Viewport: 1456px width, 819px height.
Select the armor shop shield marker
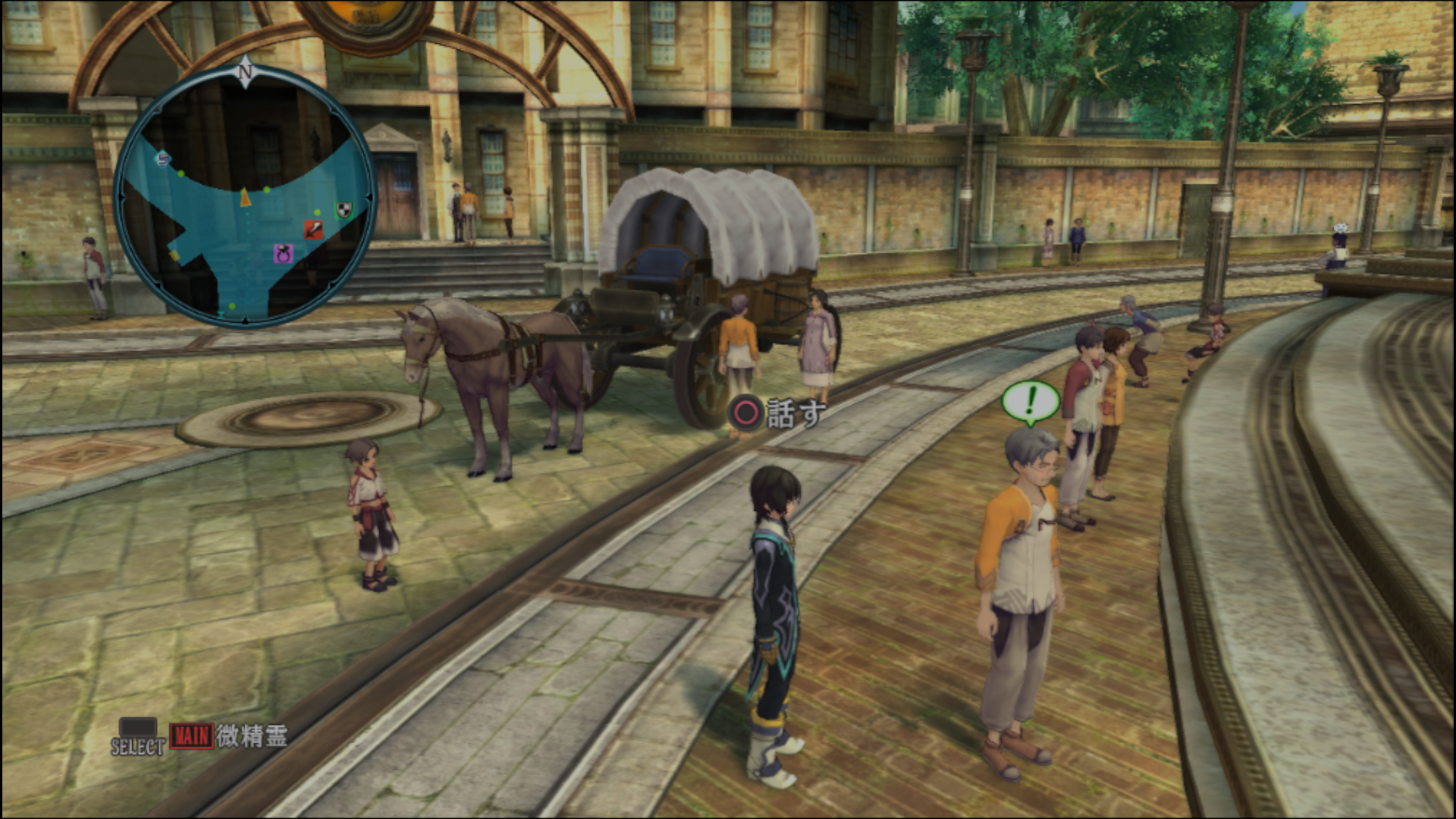tap(344, 209)
